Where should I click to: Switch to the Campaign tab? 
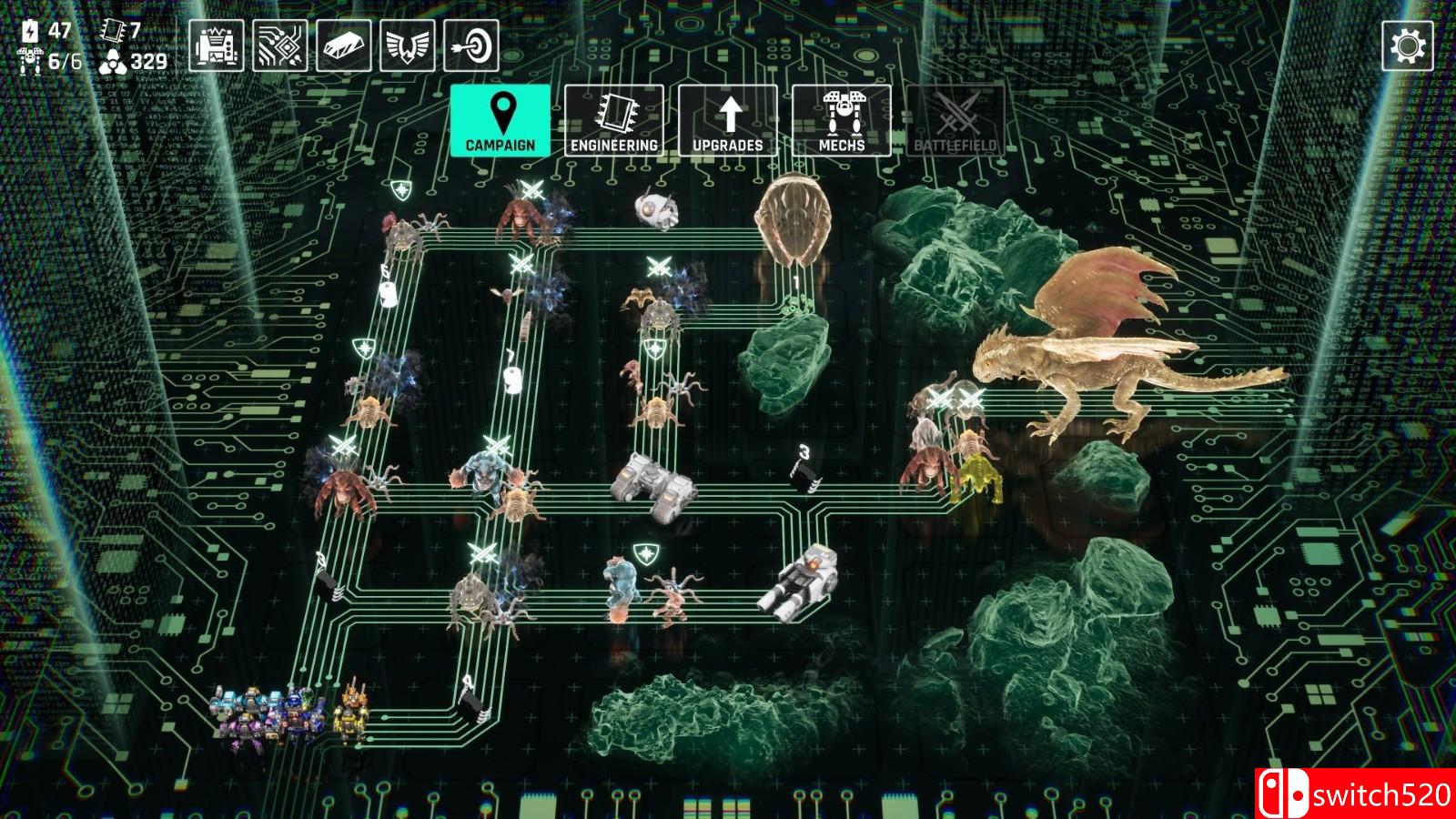pos(500,121)
